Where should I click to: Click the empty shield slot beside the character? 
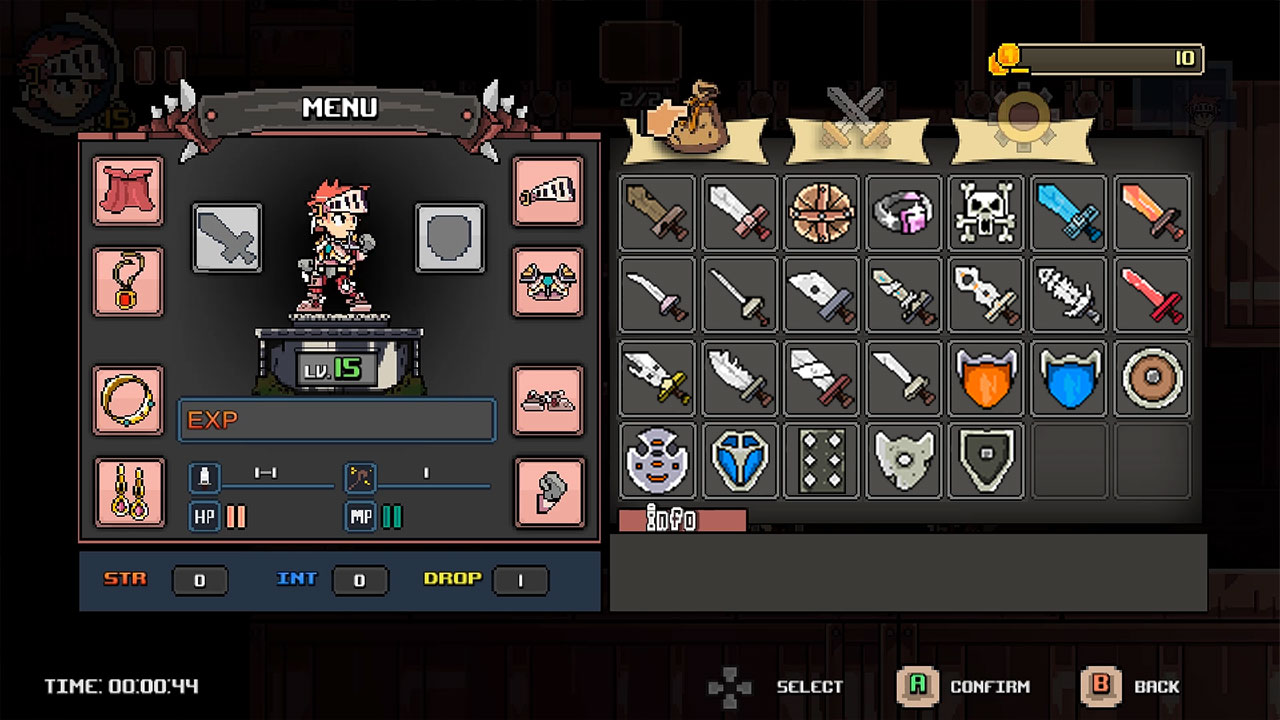tap(449, 240)
